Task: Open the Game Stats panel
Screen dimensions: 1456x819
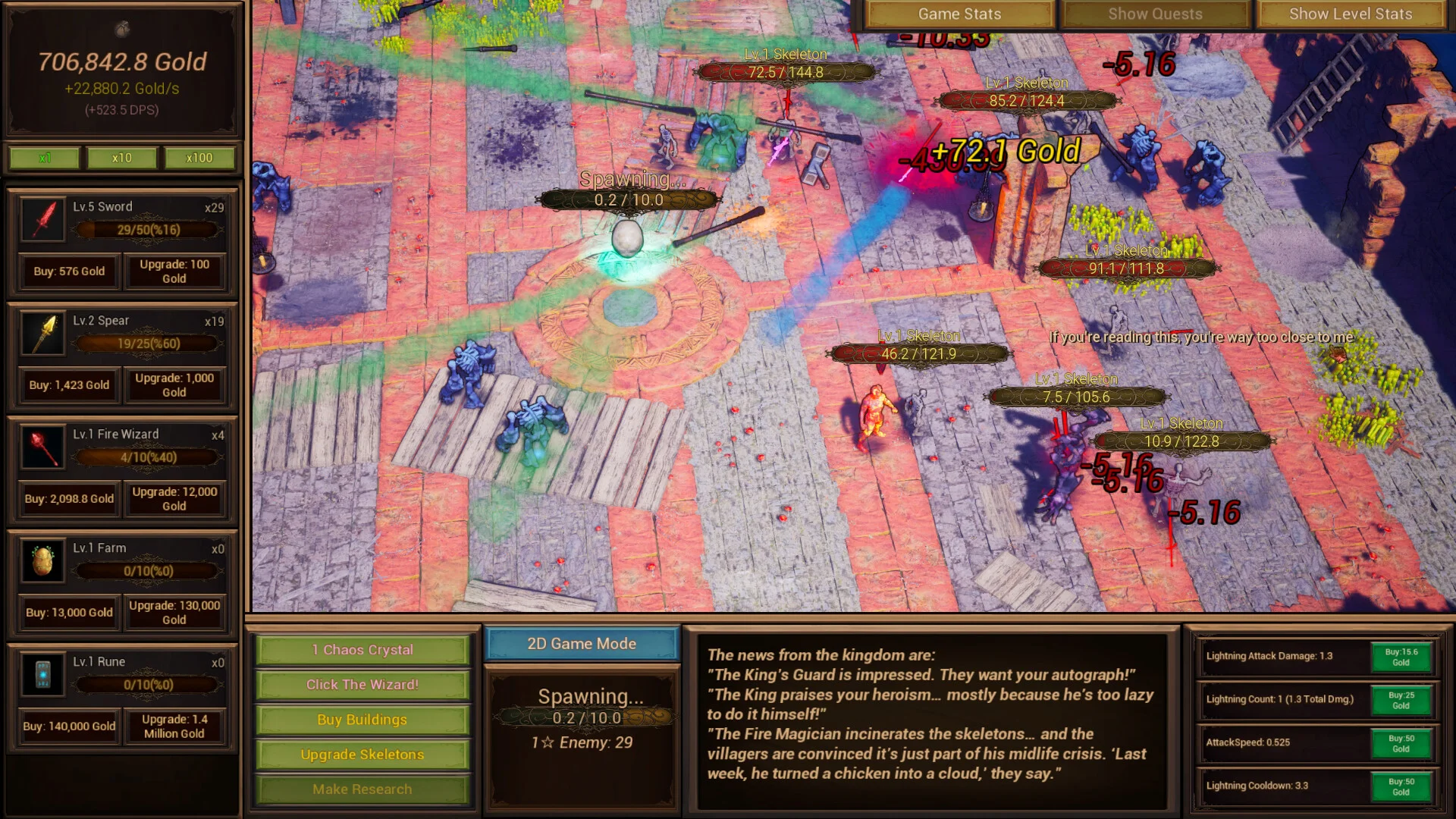Action: tap(959, 14)
